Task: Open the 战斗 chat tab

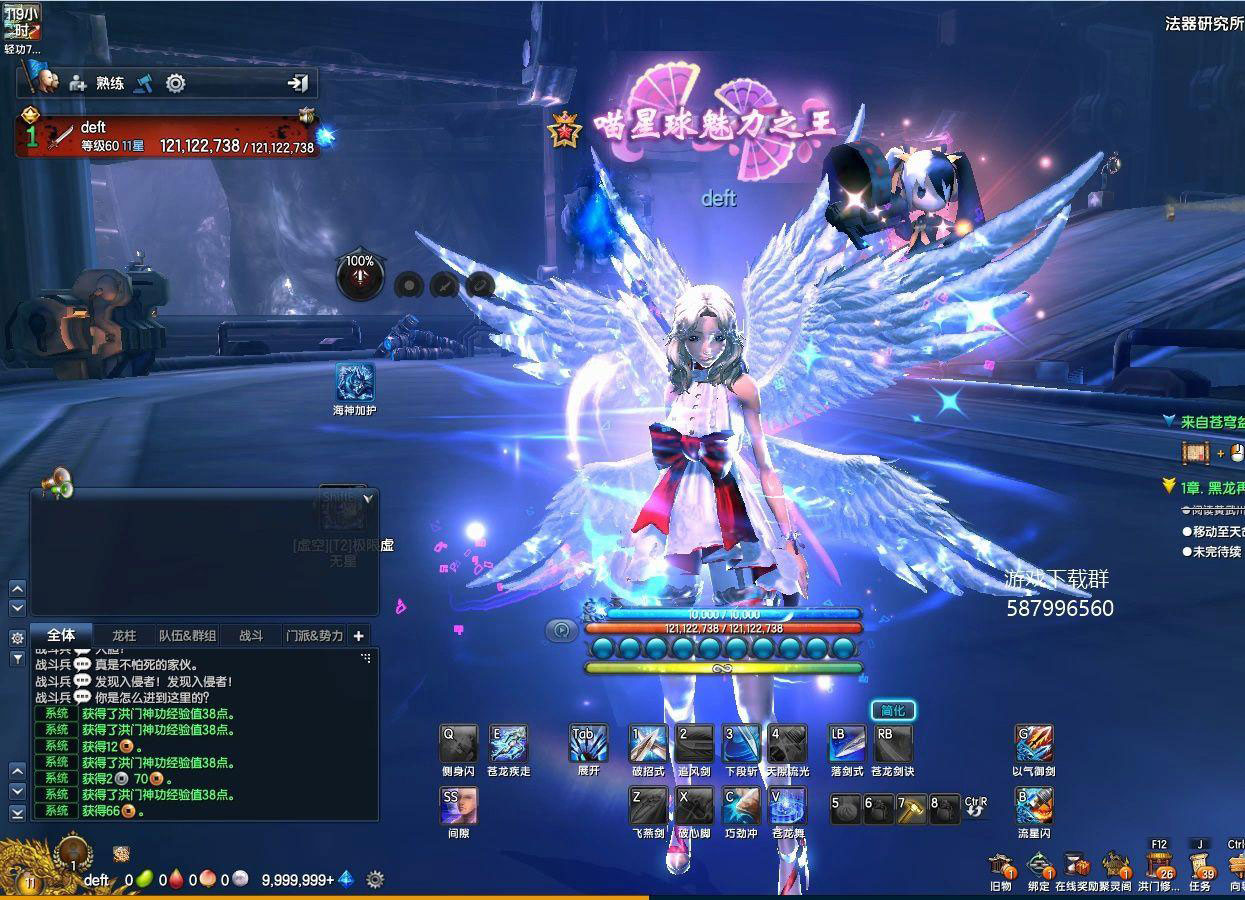Action: pos(251,635)
